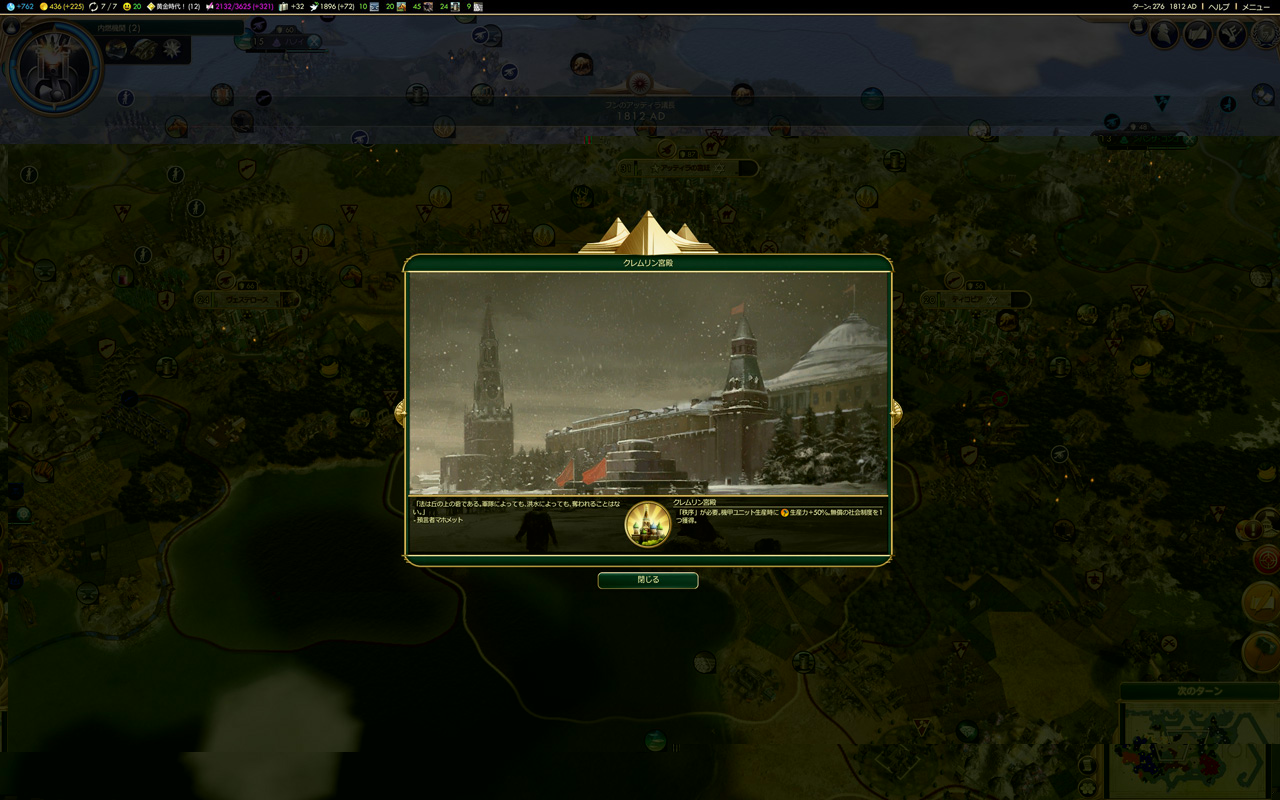This screenshot has height=800, width=1280.
Task: Click the smiley happiness indicator
Action: [132, 7]
